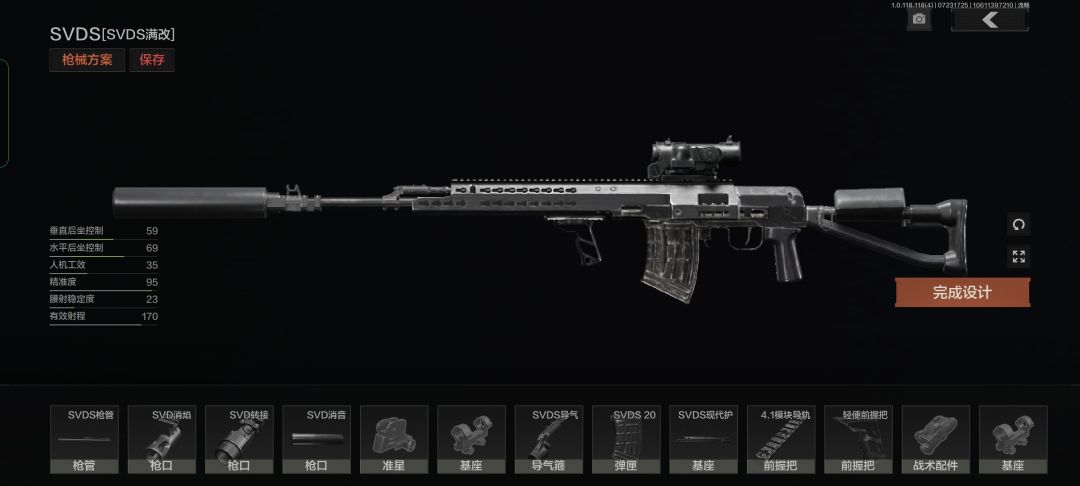
Task: Open the 准星 front sight slot
Action: [394, 439]
